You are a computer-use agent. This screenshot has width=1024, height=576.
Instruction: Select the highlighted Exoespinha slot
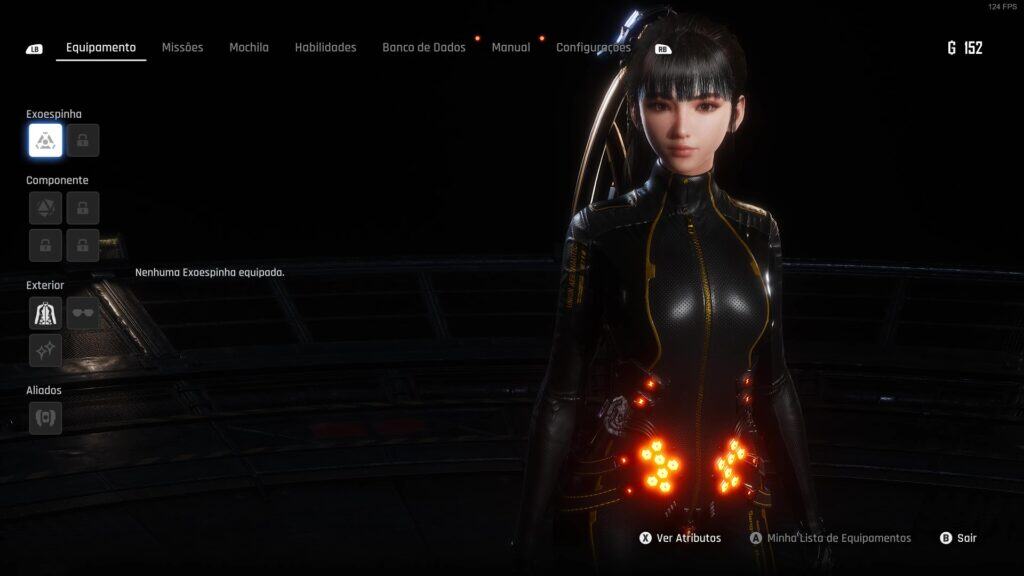[46, 141]
